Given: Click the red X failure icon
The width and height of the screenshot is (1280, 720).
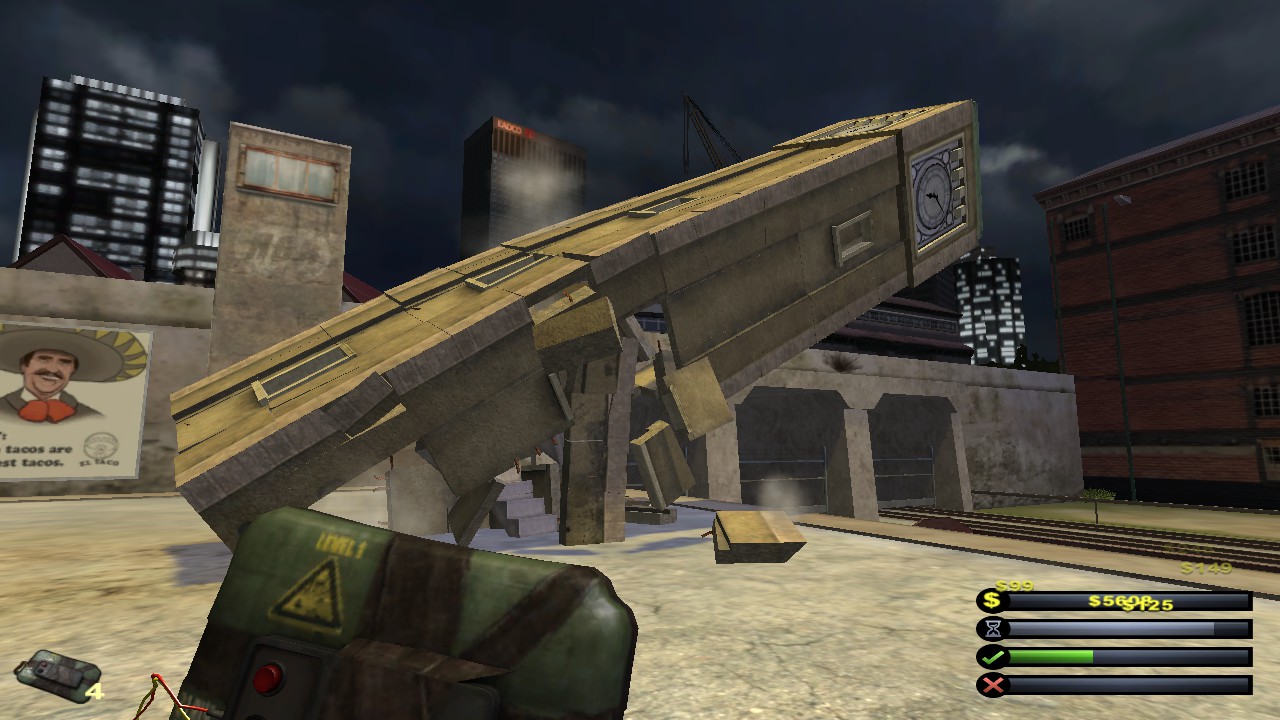Looking at the screenshot, I should tap(993, 684).
